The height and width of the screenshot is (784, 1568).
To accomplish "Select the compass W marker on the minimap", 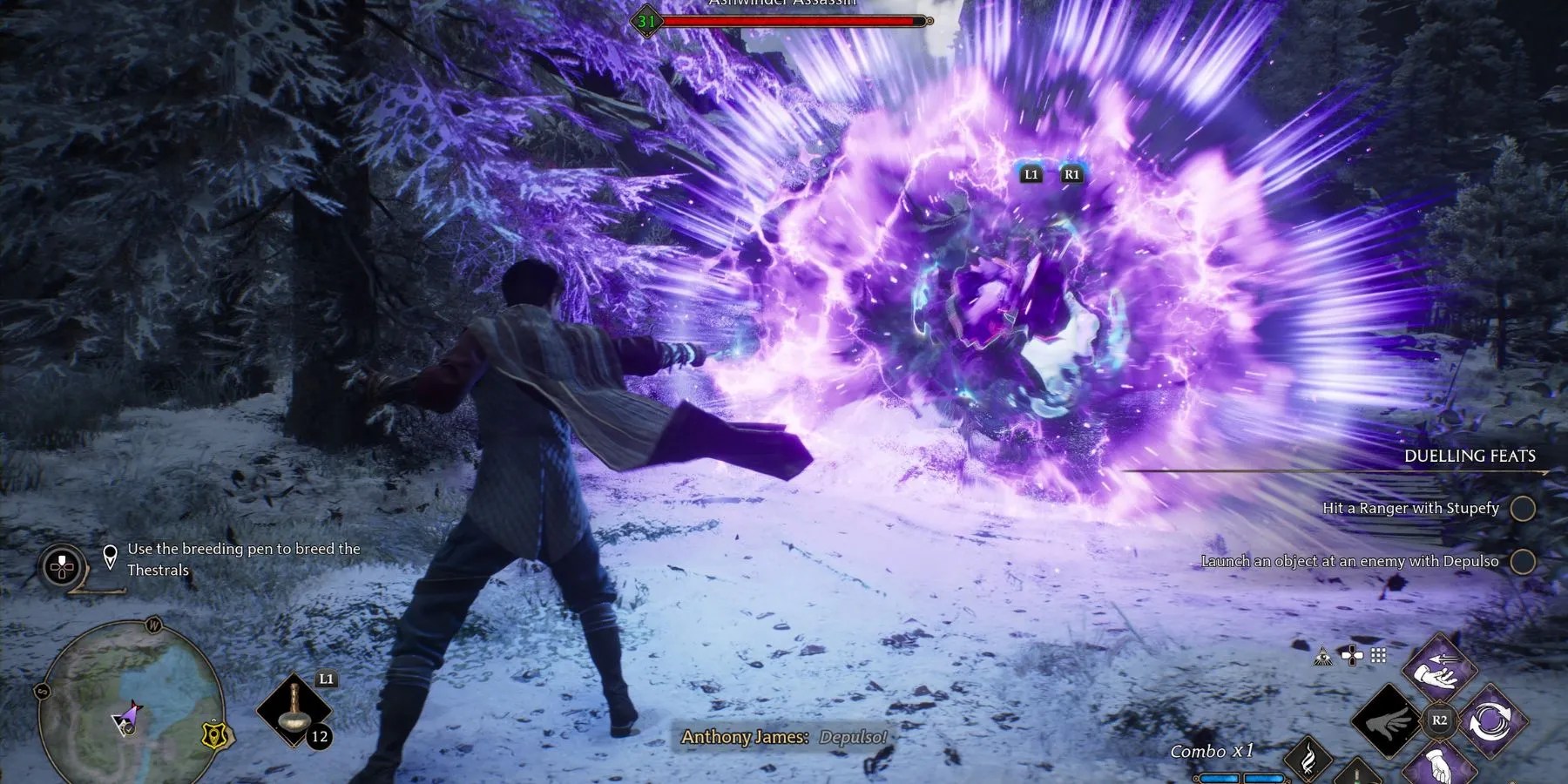I will tap(154, 625).
